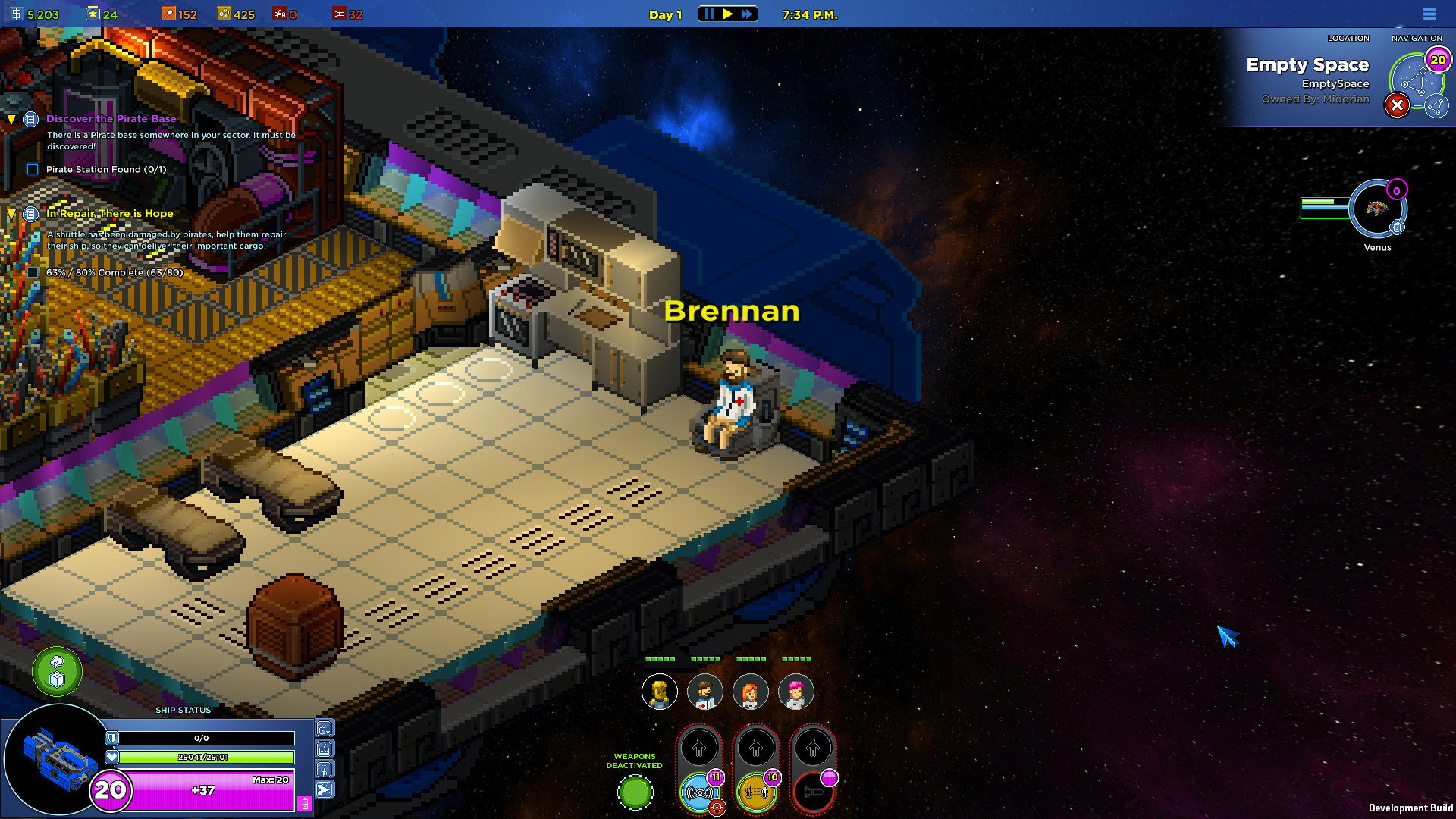Set game speed to normal play

pyautogui.click(x=728, y=14)
